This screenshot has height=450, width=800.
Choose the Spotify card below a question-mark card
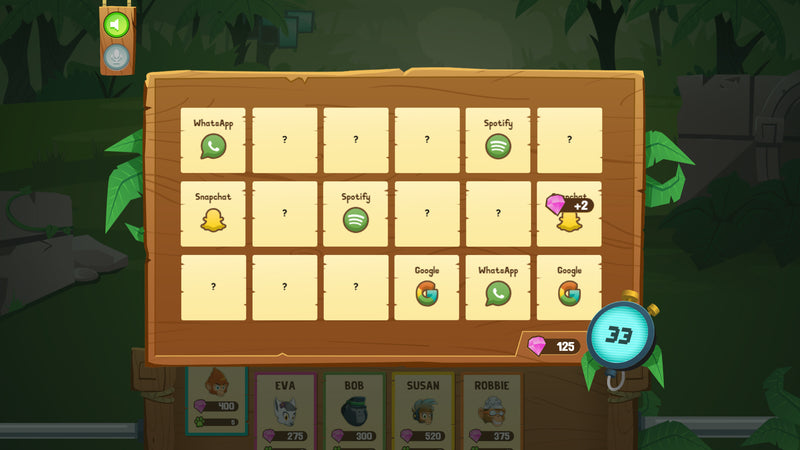356,214
